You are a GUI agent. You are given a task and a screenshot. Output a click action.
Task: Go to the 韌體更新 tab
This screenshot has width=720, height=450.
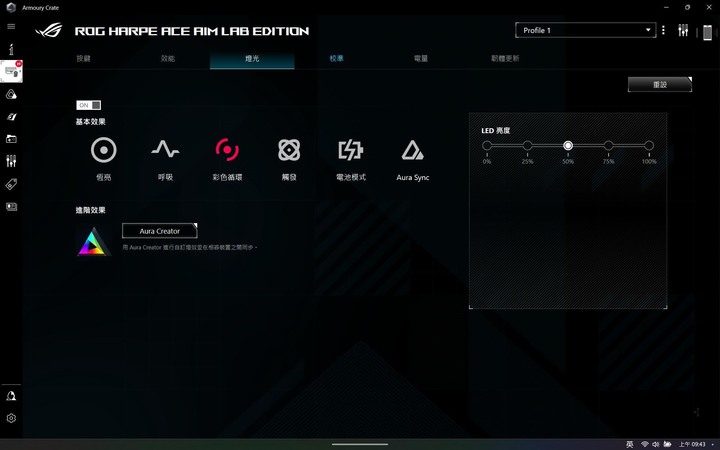(505, 59)
